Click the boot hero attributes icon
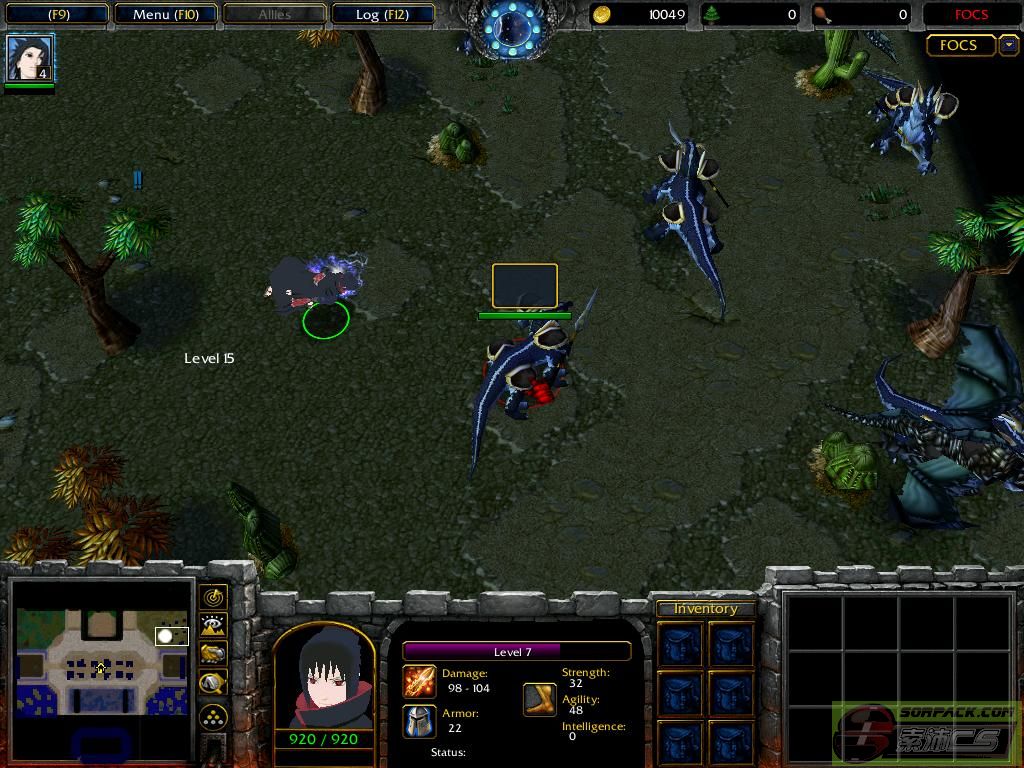Viewport: 1024px width, 768px height. point(540,699)
